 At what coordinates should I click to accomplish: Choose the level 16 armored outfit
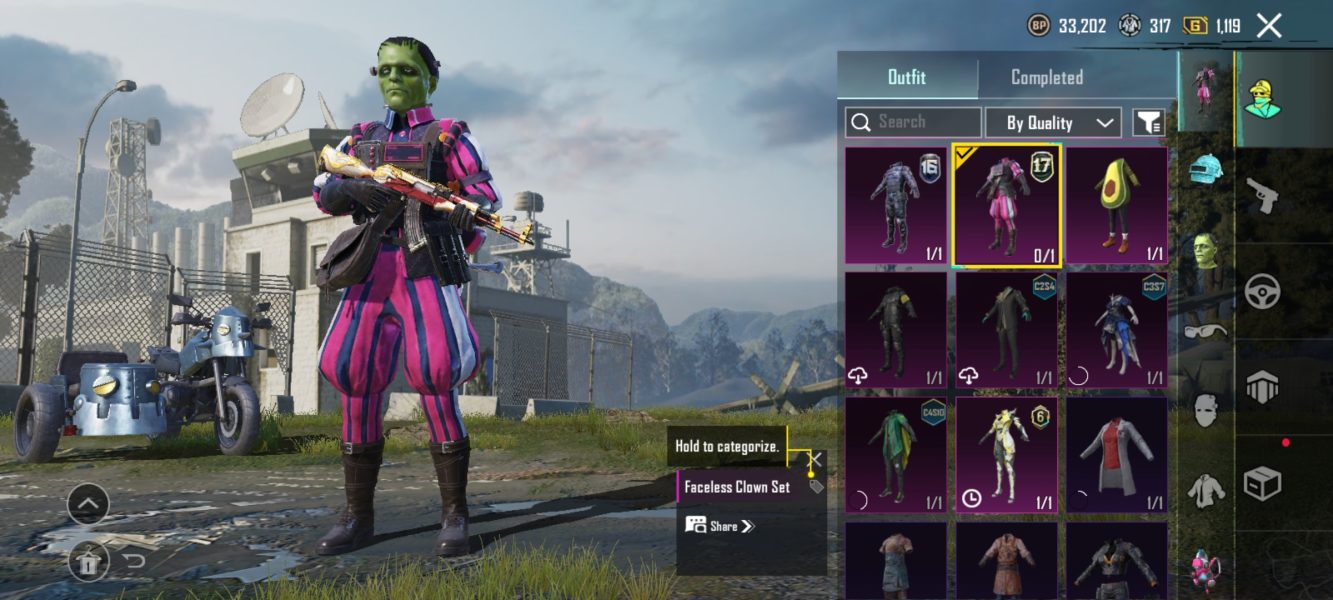click(896, 205)
